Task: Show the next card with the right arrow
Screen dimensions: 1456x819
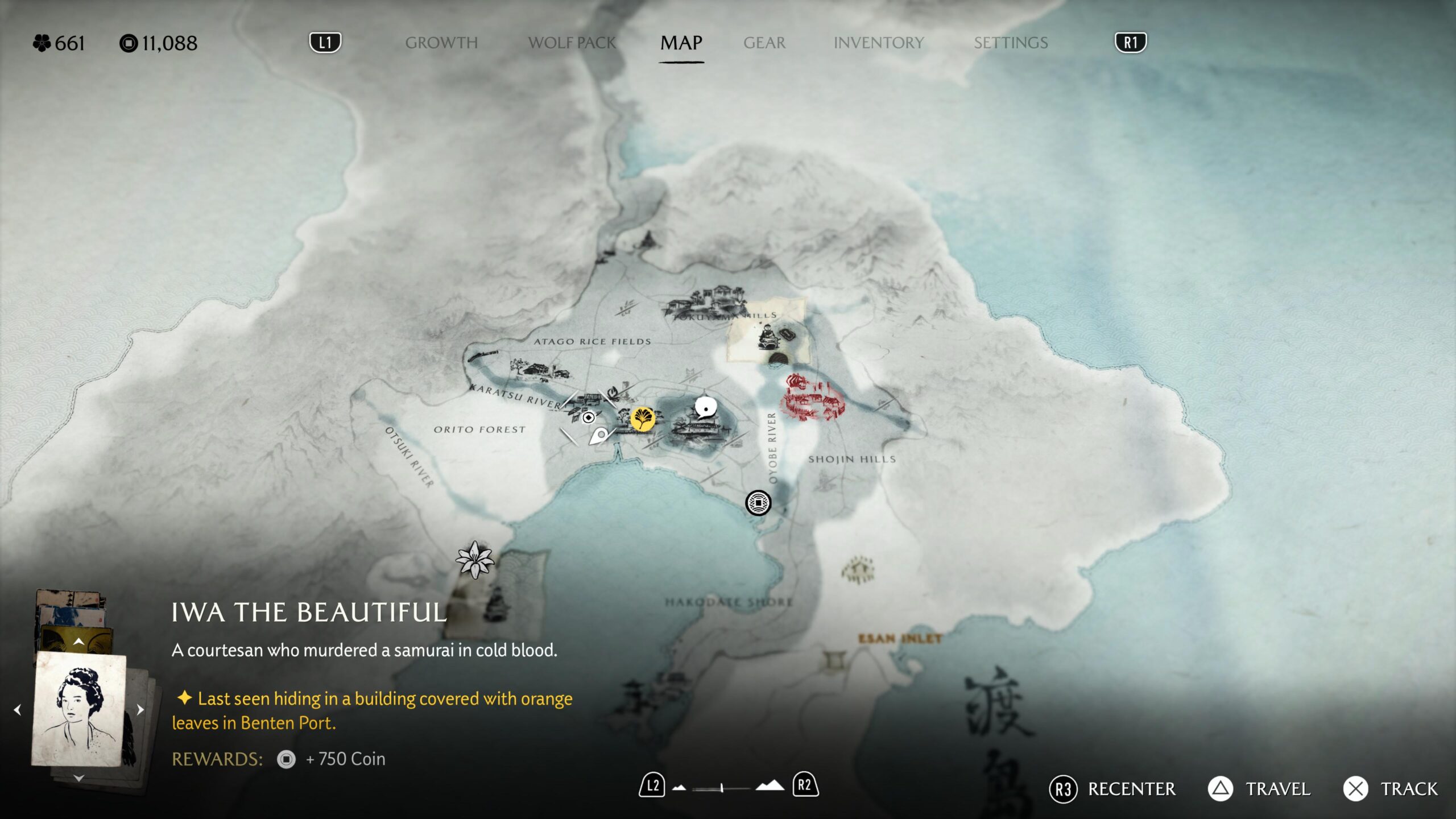Action: coord(140,709)
